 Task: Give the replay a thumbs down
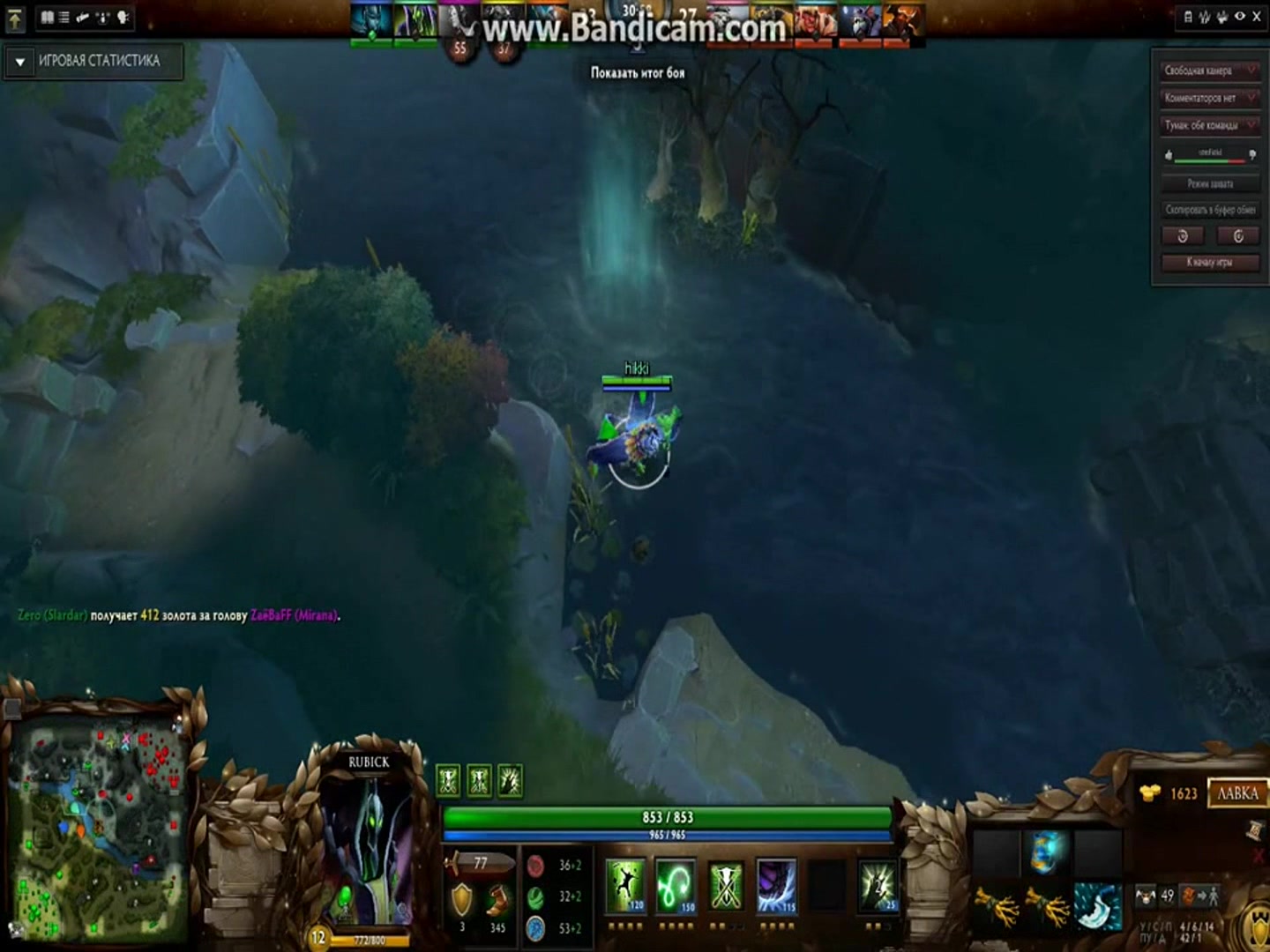tap(1251, 156)
